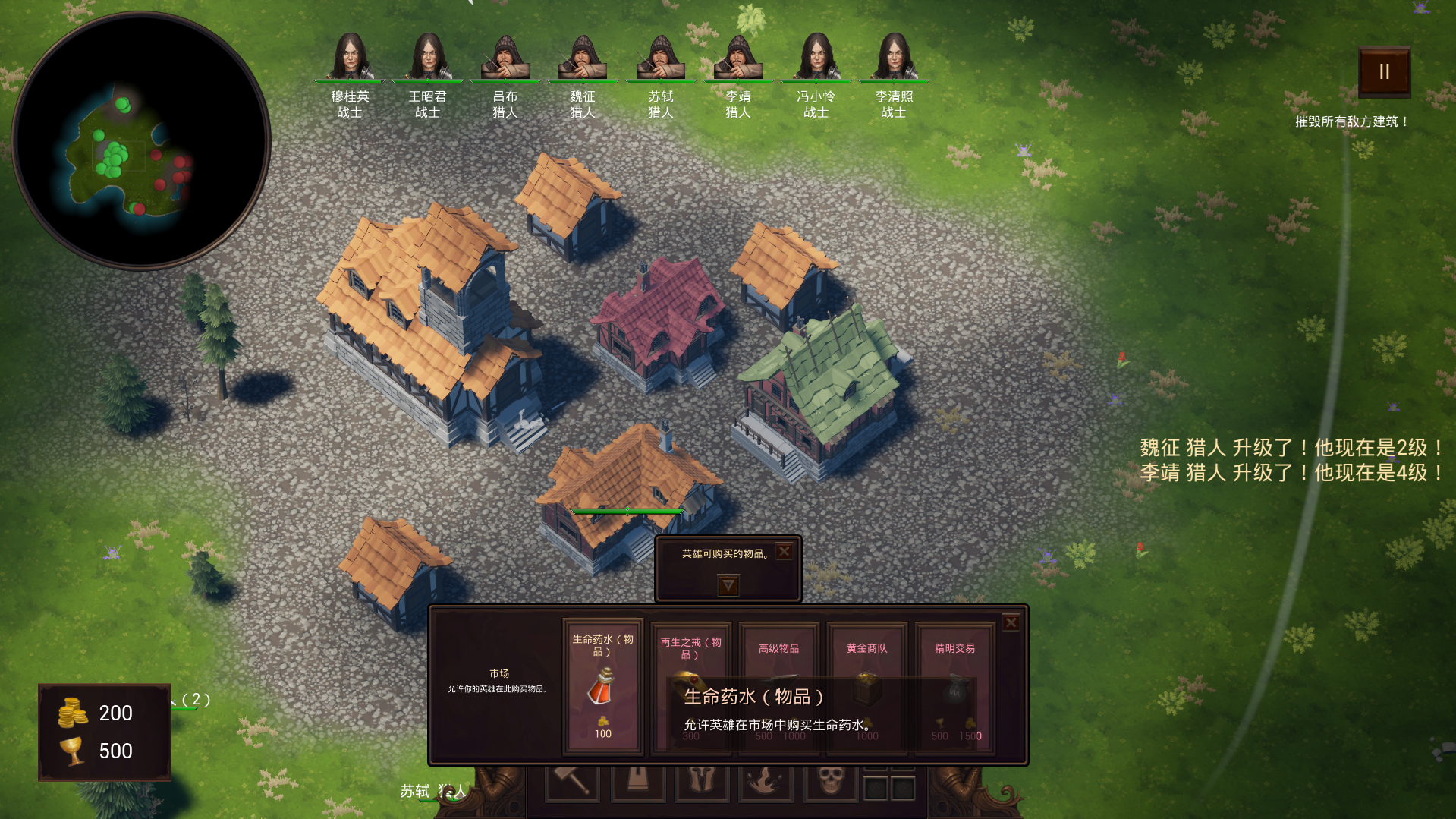Click the 李靖 猎人 hero portrait
Screen dimensions: 1456x819
tap(738, 57)
